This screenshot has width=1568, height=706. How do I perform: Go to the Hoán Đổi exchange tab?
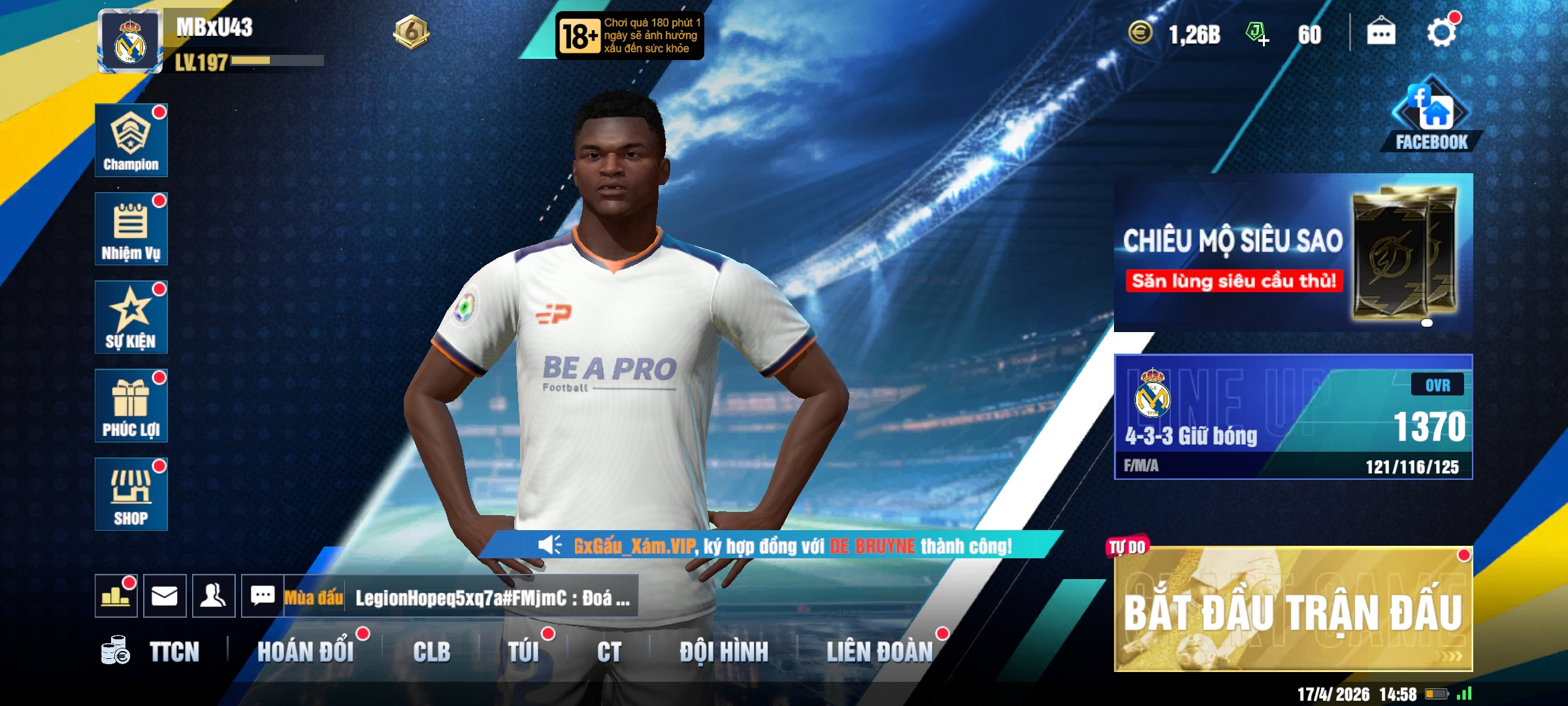[305, 652]
